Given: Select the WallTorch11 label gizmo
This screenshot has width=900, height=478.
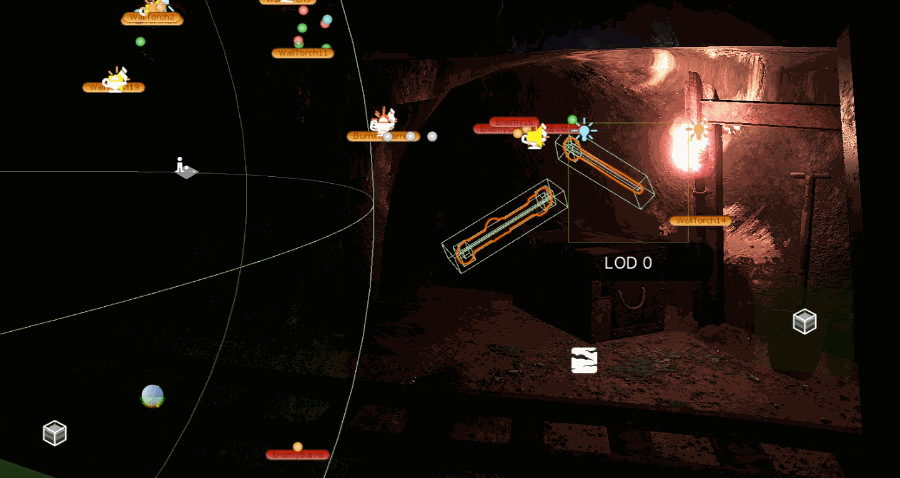Looking at the screenshot, I should pos(302,53).
